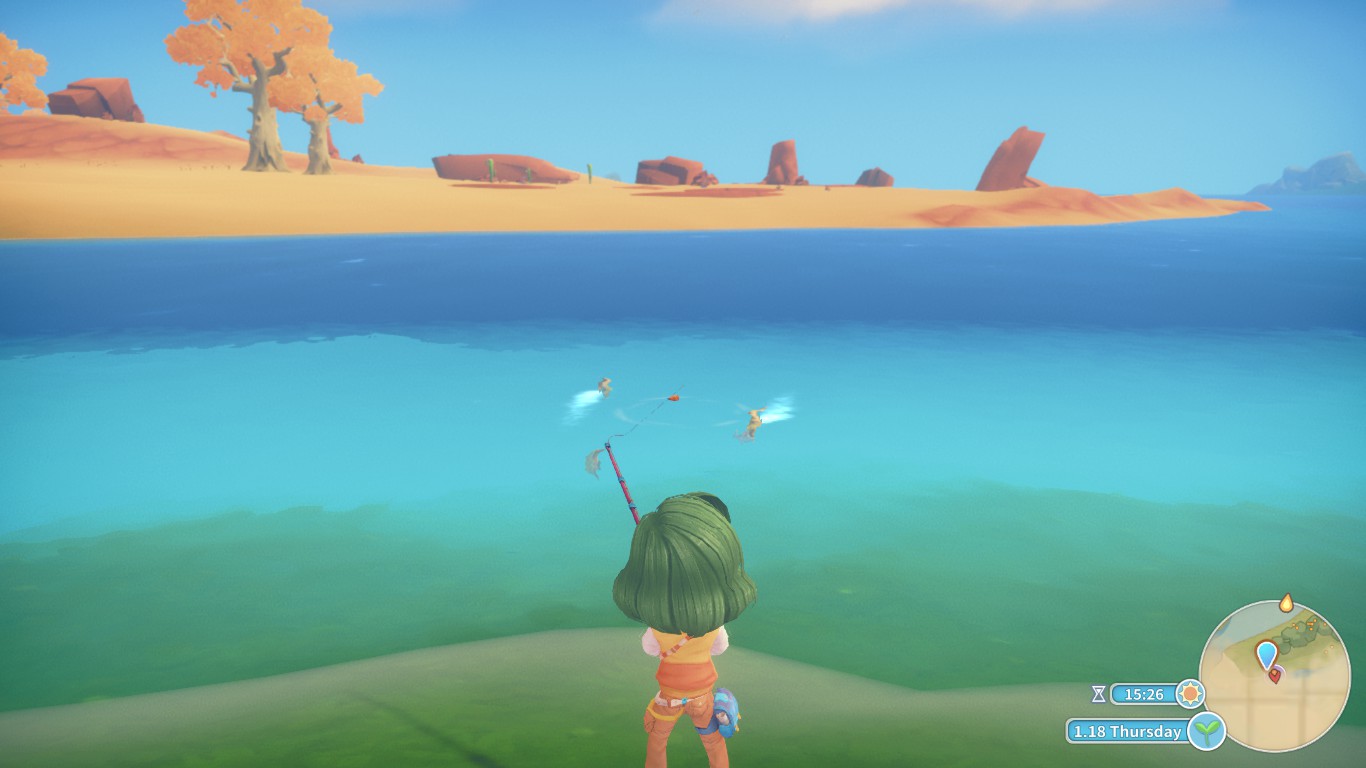The image size is (1366, 768).
Task: Click the orange fishing bobber in the water
Action: pyautogui.click(x=674, y=396)
